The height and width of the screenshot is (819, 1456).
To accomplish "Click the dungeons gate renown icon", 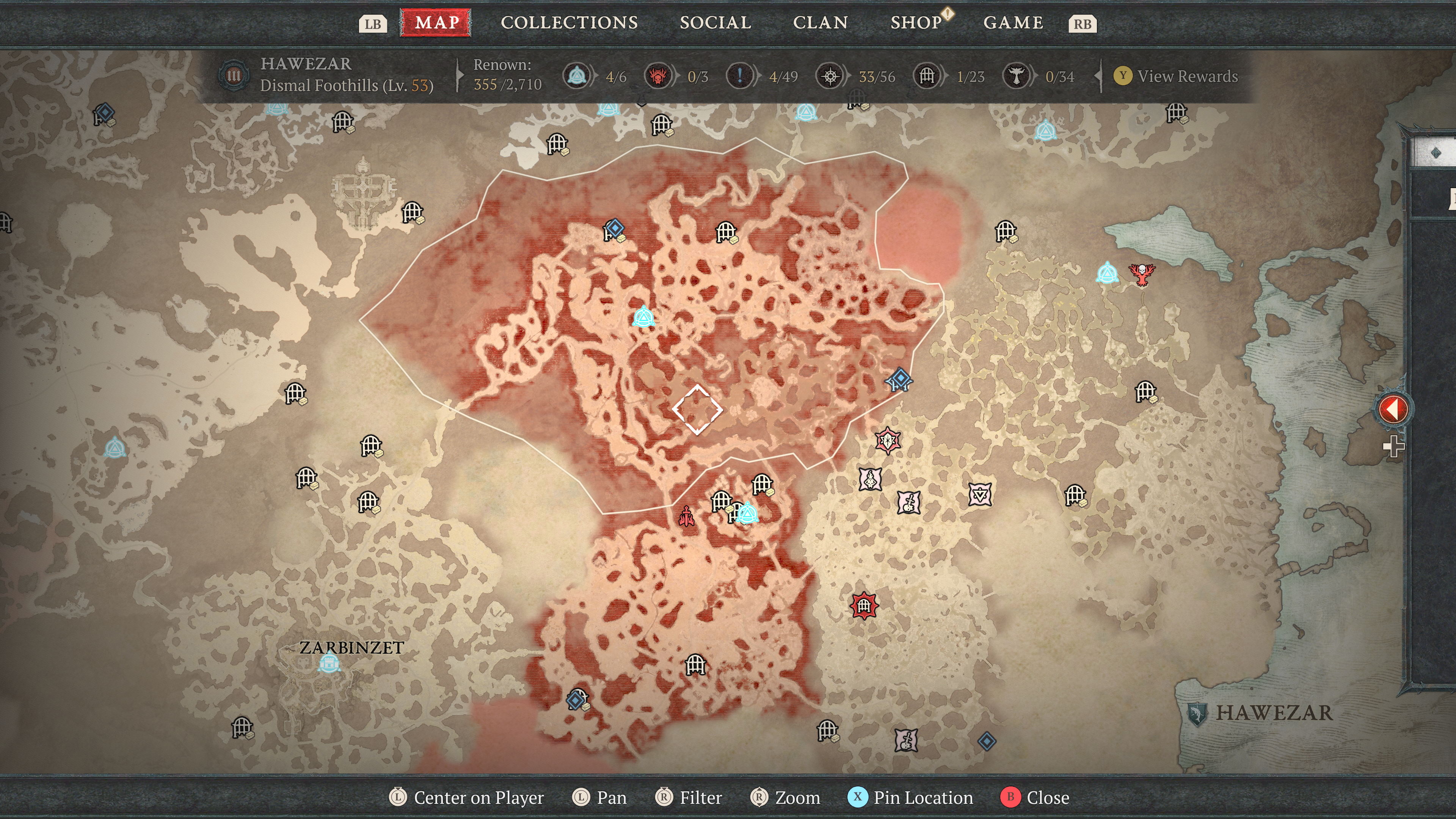I will (x=927, y=76).
